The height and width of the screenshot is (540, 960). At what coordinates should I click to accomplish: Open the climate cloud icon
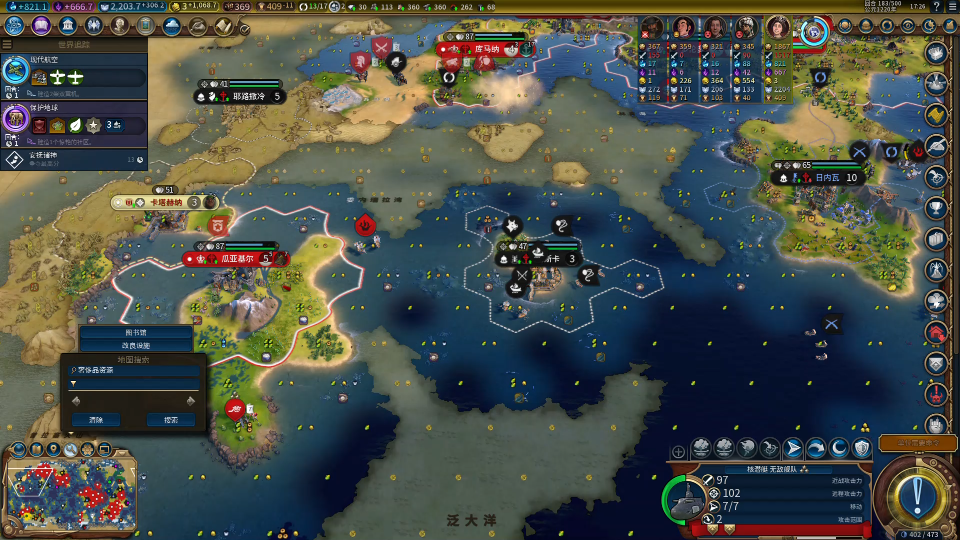(x=172, y=25)
